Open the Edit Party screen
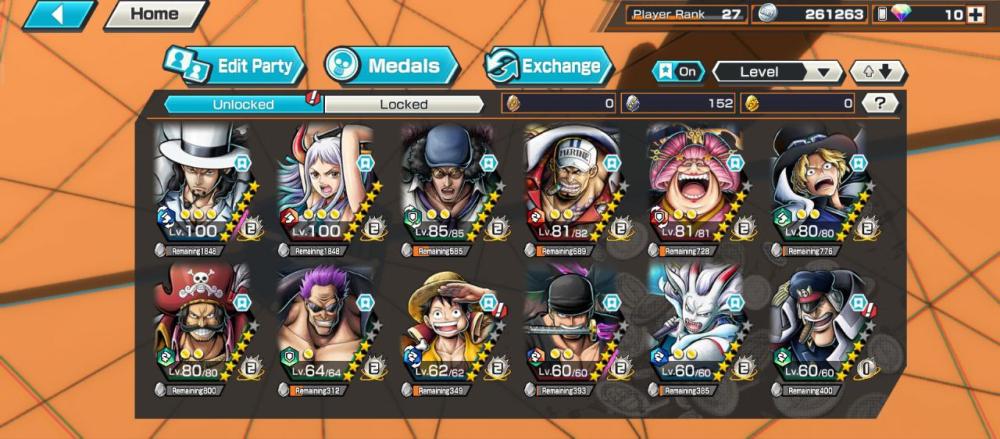1000x439 pixels. (234, 67)
